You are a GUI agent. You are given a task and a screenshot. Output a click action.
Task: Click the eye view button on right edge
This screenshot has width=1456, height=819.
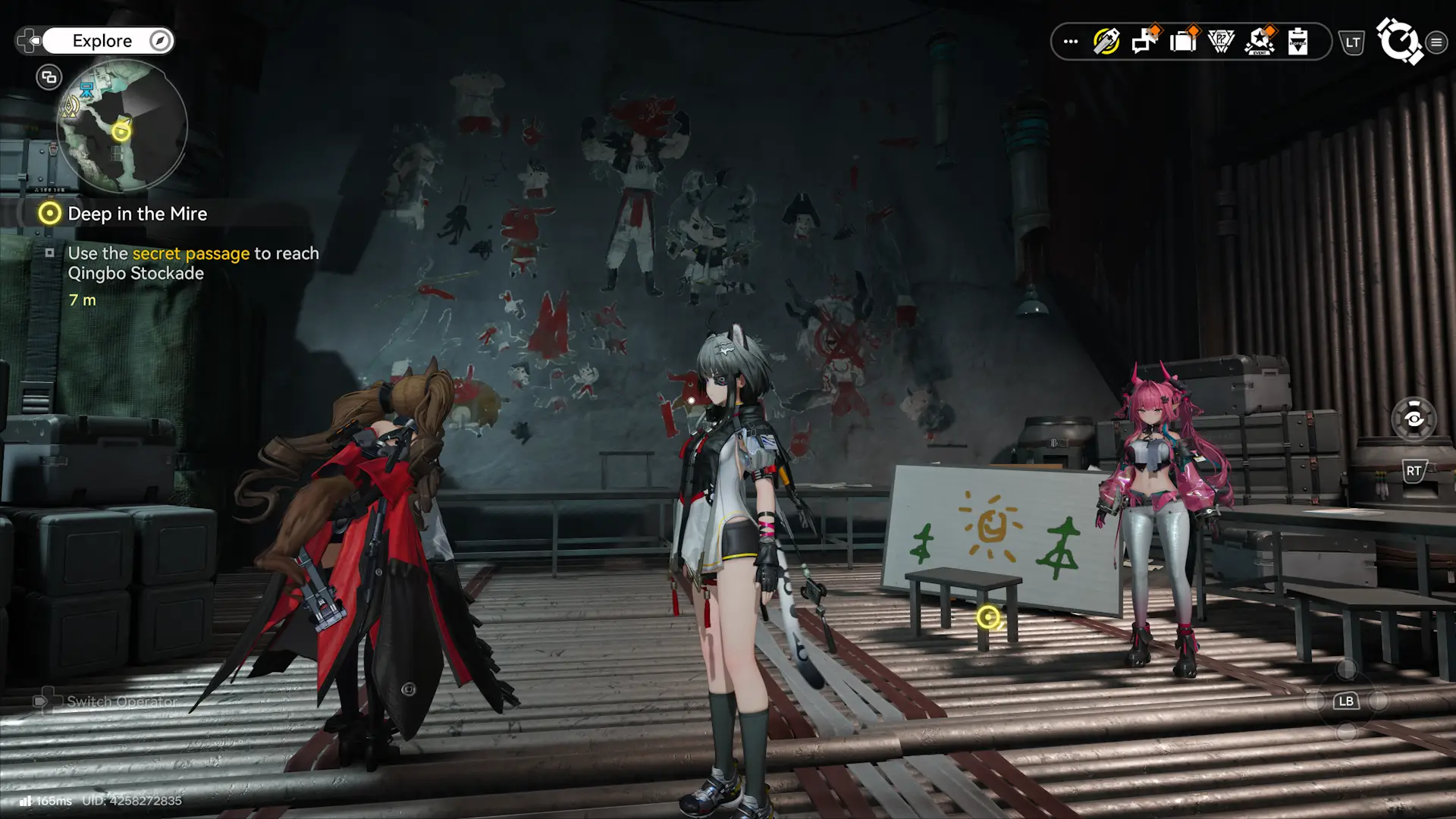(x=1414, y=419)
